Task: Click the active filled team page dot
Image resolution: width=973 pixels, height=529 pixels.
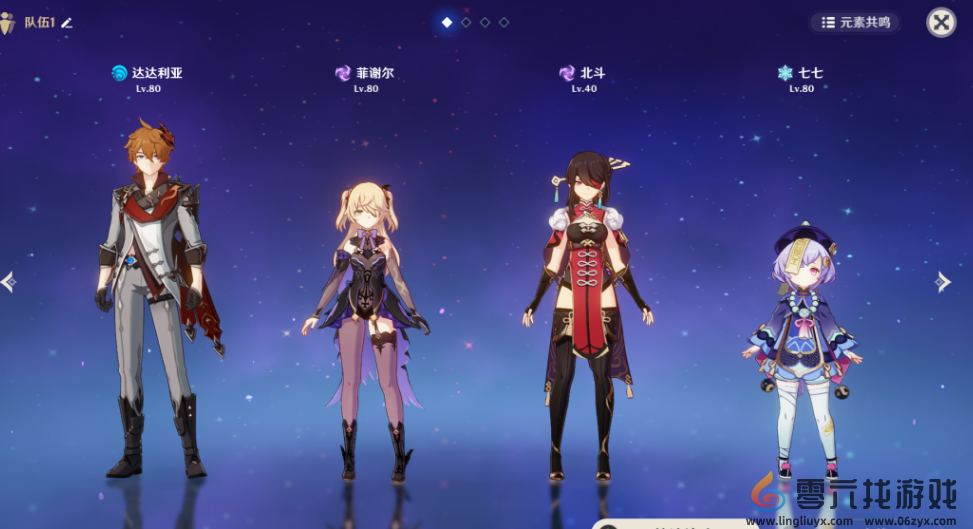Action: click(x=447, y=22)
